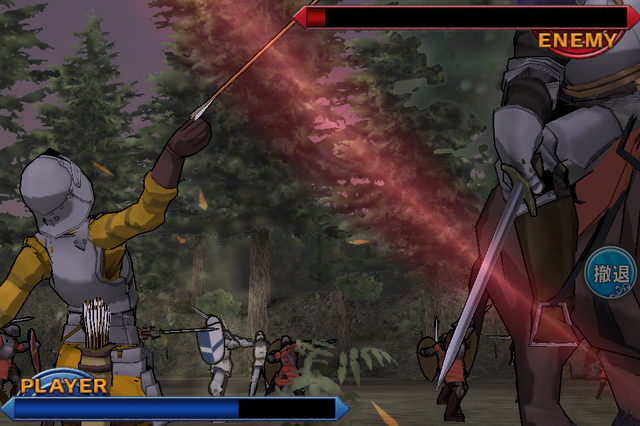Screen dimensions: 640x426
Task: Tap the round 撤退 retreat button
Action: pyautogui.click(x=611, y=274)
